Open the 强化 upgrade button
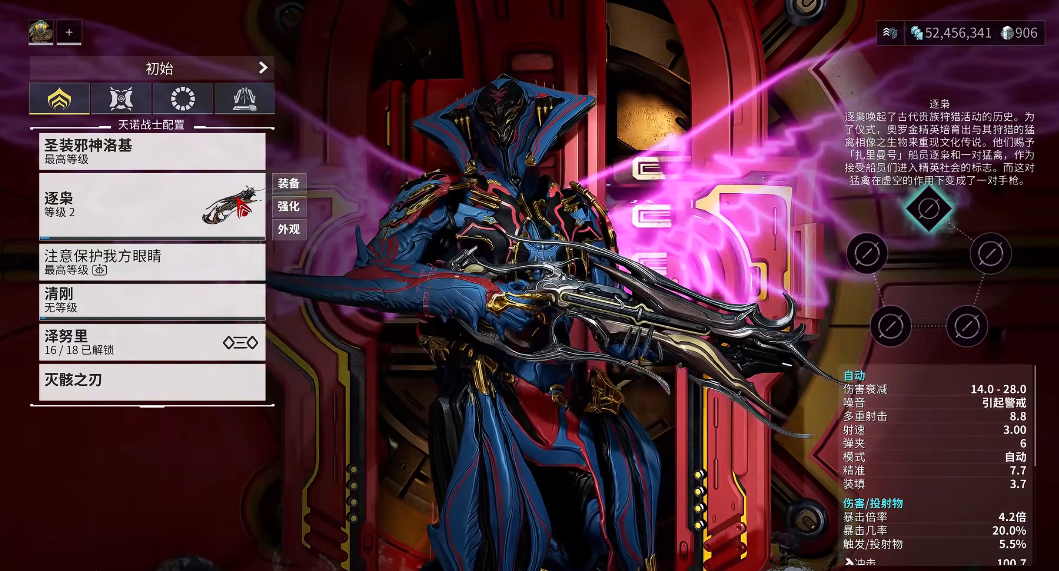 click(x=288, y=206)
